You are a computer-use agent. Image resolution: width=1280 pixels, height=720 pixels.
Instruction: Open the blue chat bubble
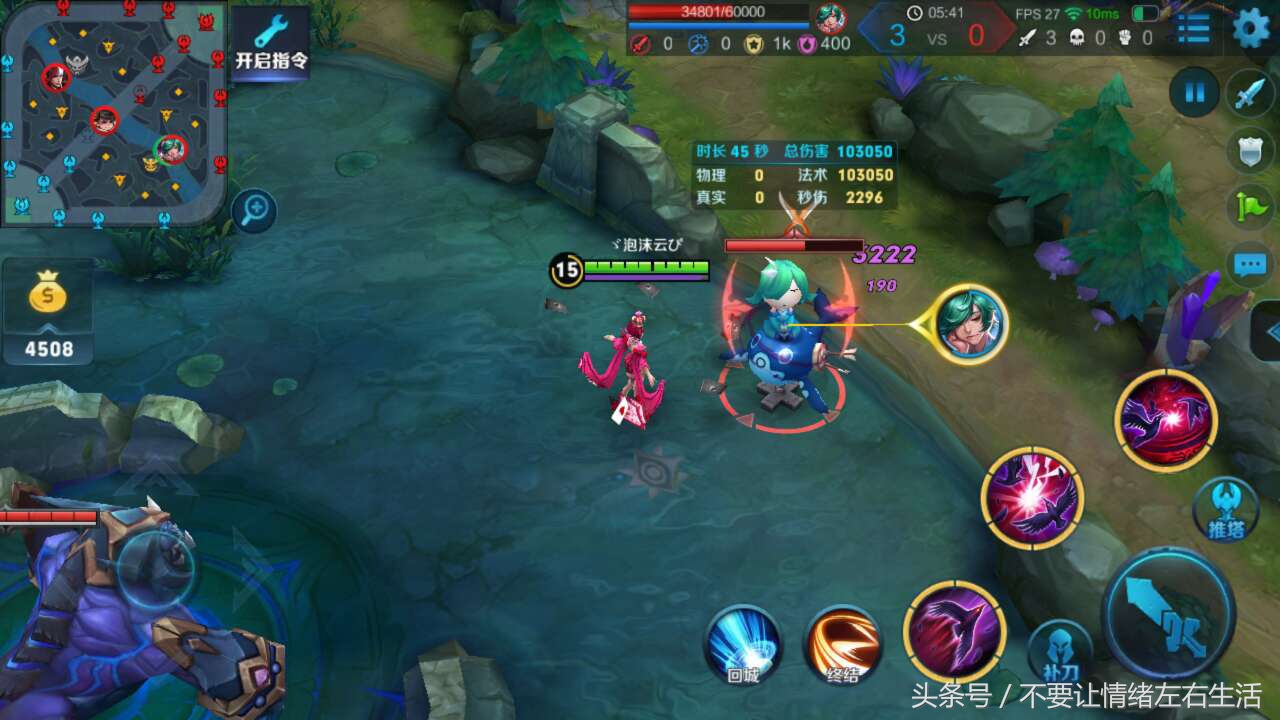point(1250,265)
